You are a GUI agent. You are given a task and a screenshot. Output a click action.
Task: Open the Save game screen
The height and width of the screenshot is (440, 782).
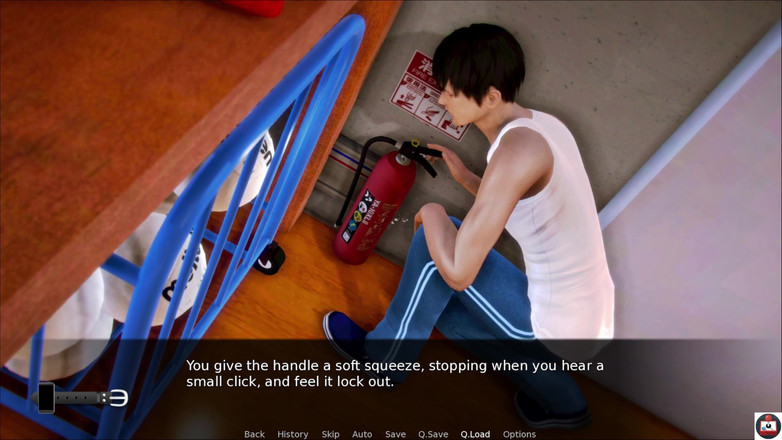point(395,434)
